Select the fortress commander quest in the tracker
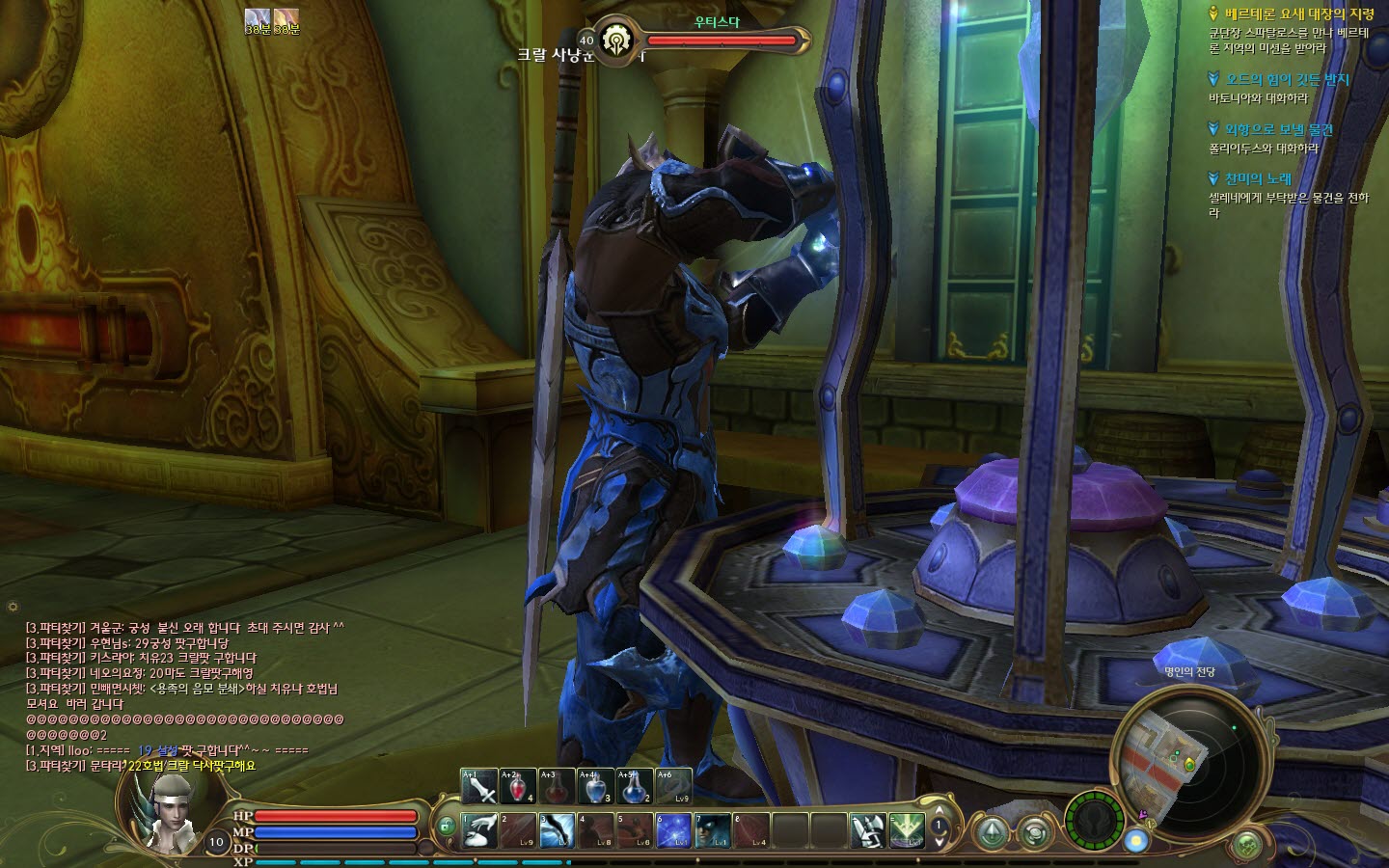 click(x=1291, y=14)
